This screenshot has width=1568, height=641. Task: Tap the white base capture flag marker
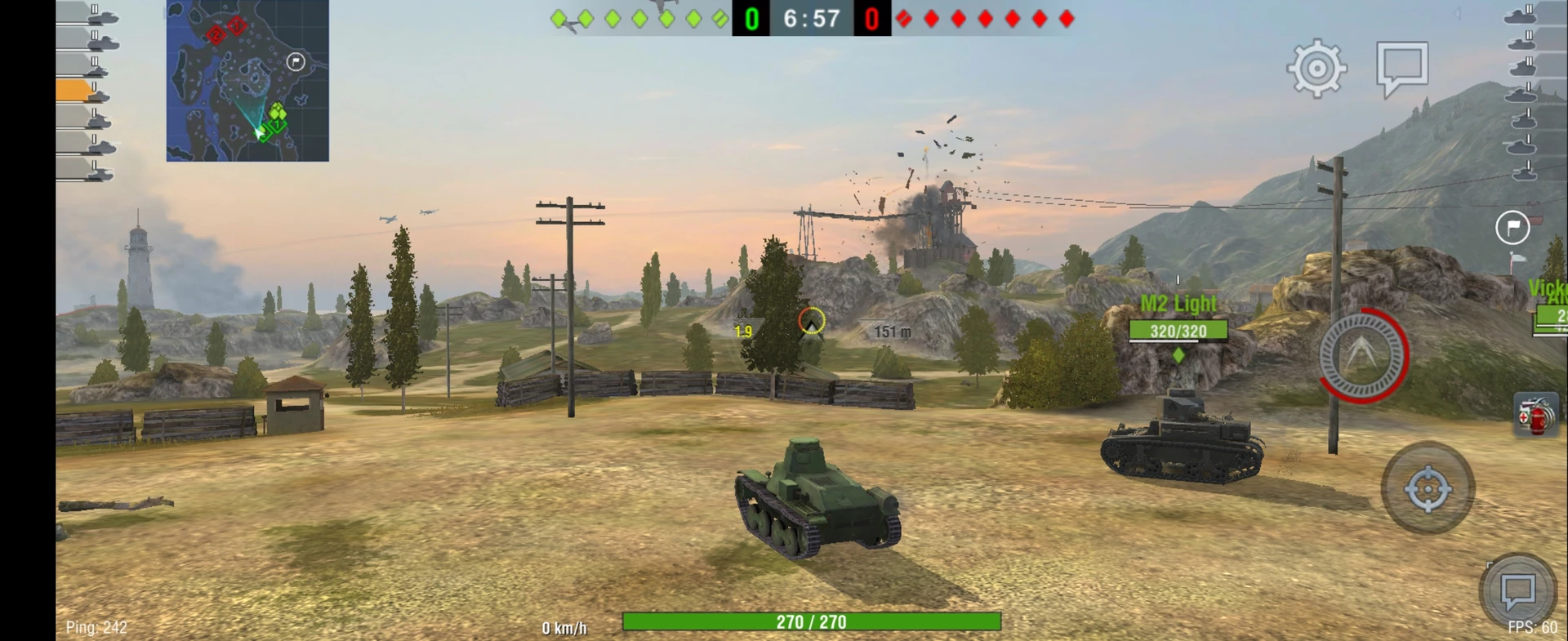[x=1512, y=228]
